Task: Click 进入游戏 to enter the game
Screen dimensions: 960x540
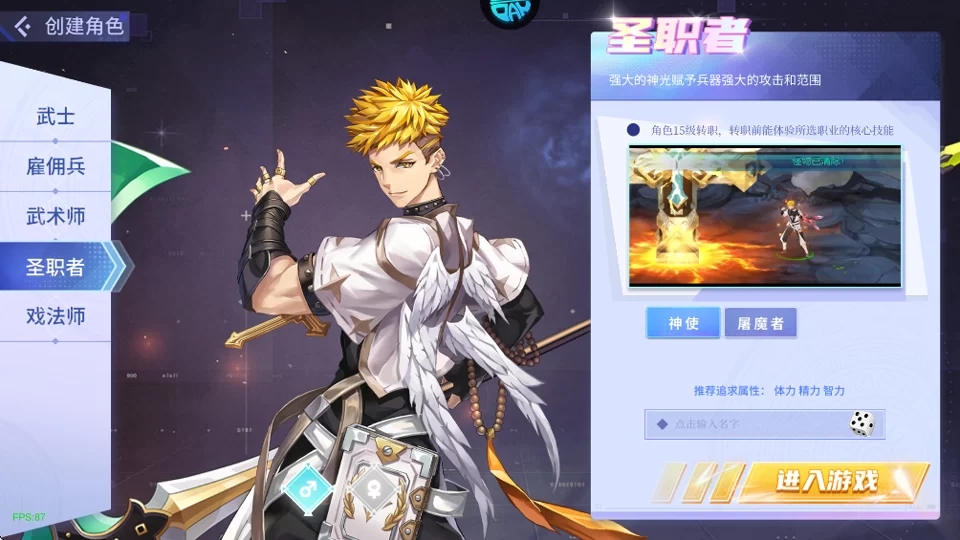Action: 826,482
